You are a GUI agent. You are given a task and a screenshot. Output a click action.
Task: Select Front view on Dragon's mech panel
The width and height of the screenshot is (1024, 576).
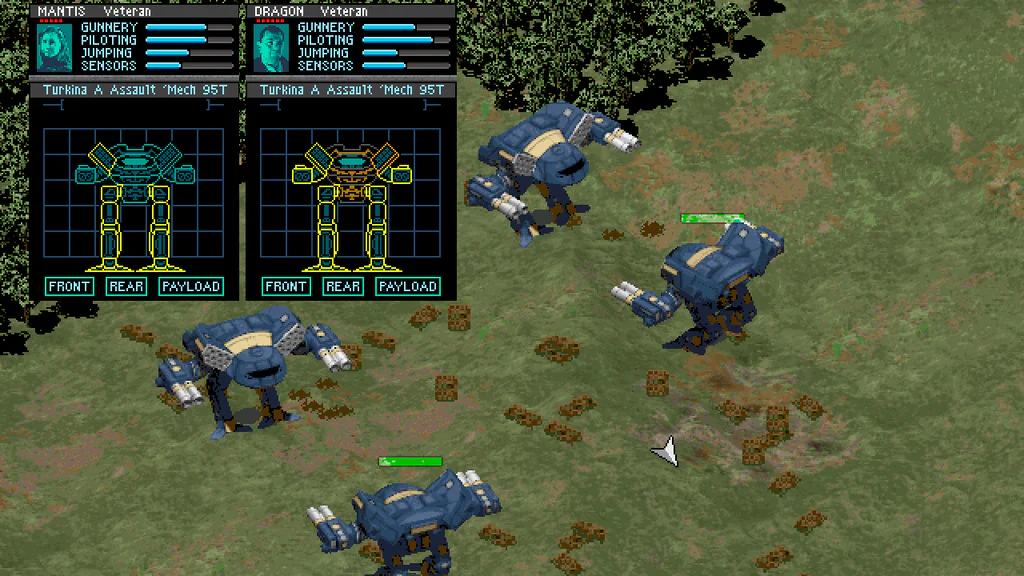tap(286, 287)
